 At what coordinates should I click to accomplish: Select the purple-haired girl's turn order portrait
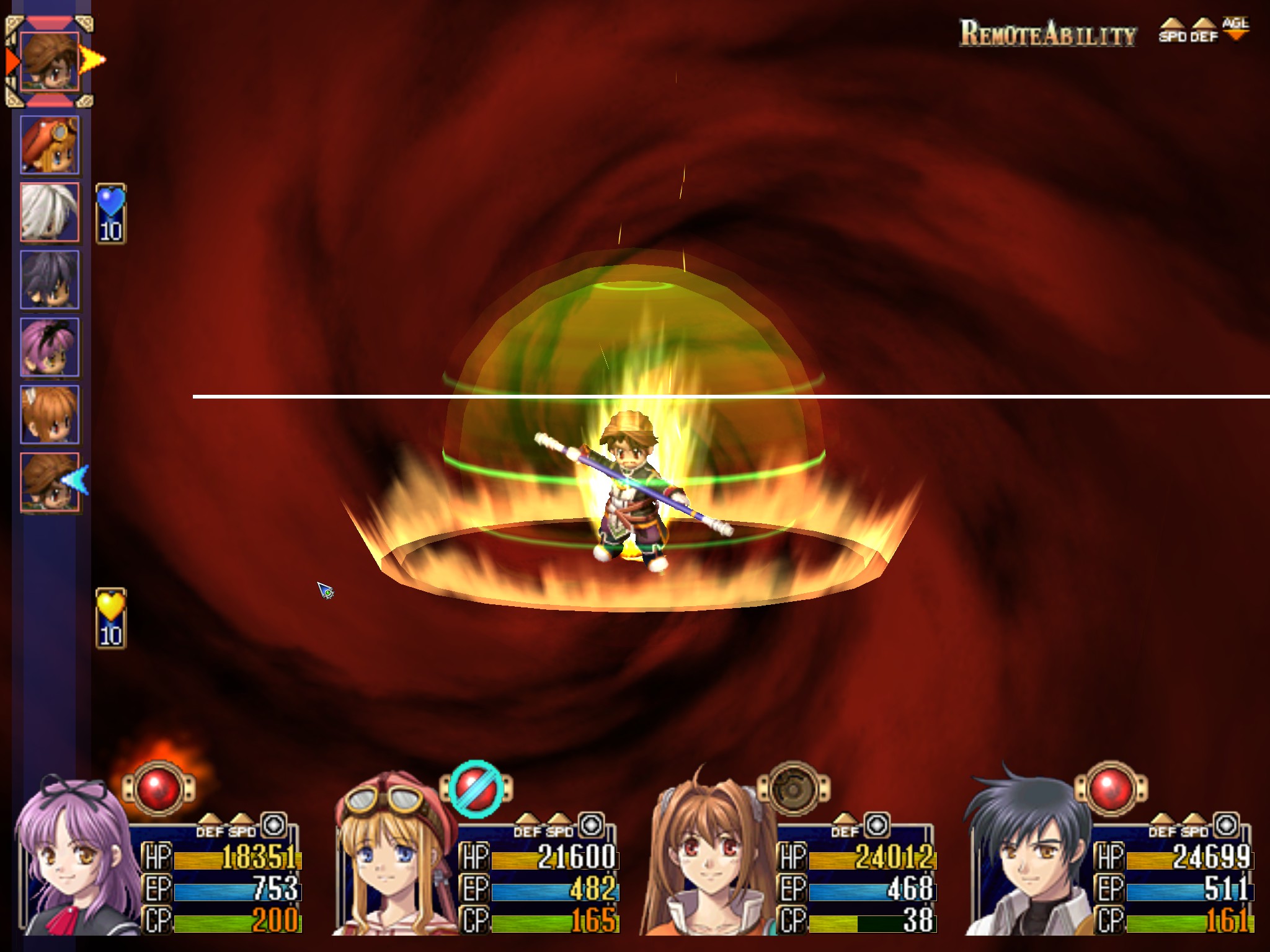pyautogui.click(x=50, y=348)
